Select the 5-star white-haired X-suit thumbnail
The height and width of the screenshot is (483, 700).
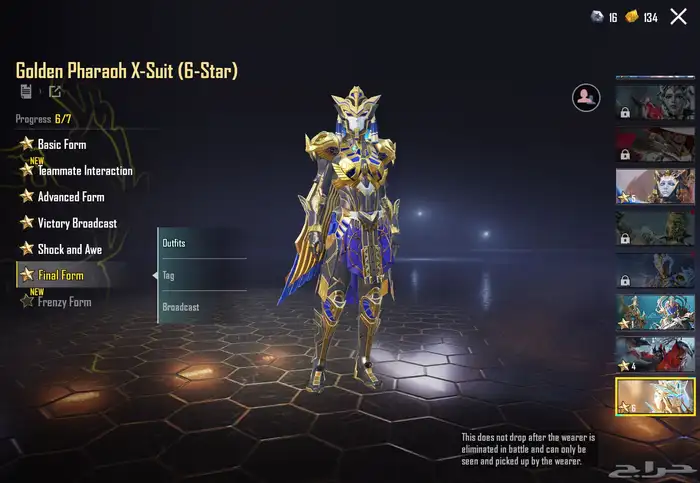654,186
